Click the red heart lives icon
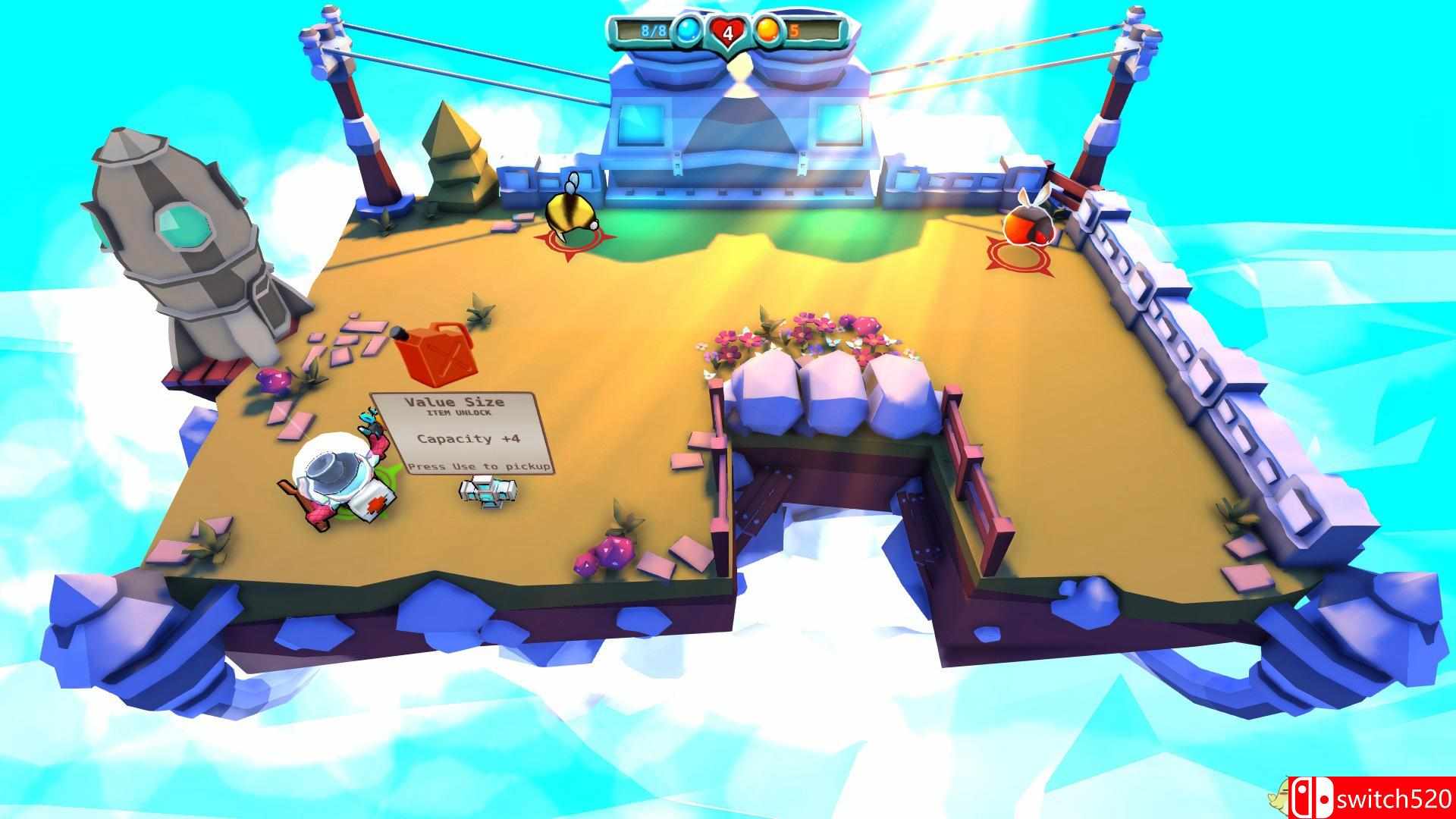This screenshot has width=1456, height=819. 728,33
